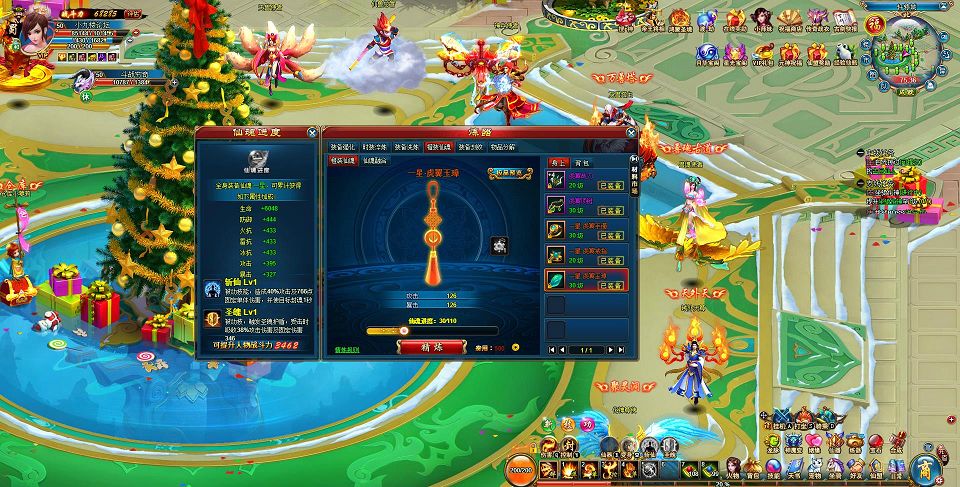Close the 炼炉 forge window

(x=631, y=131)
